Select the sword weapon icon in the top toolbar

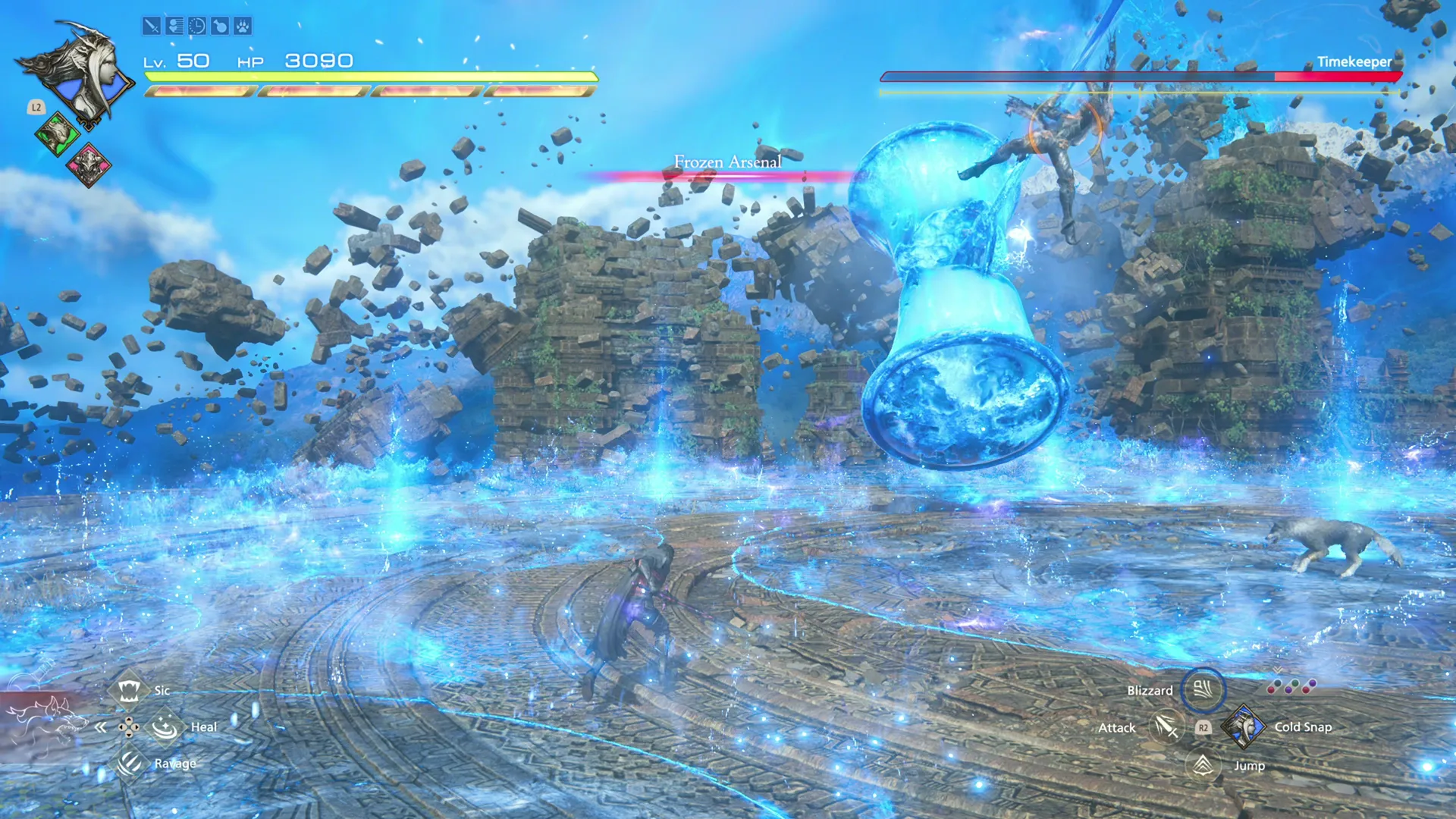tap(152, 27)
